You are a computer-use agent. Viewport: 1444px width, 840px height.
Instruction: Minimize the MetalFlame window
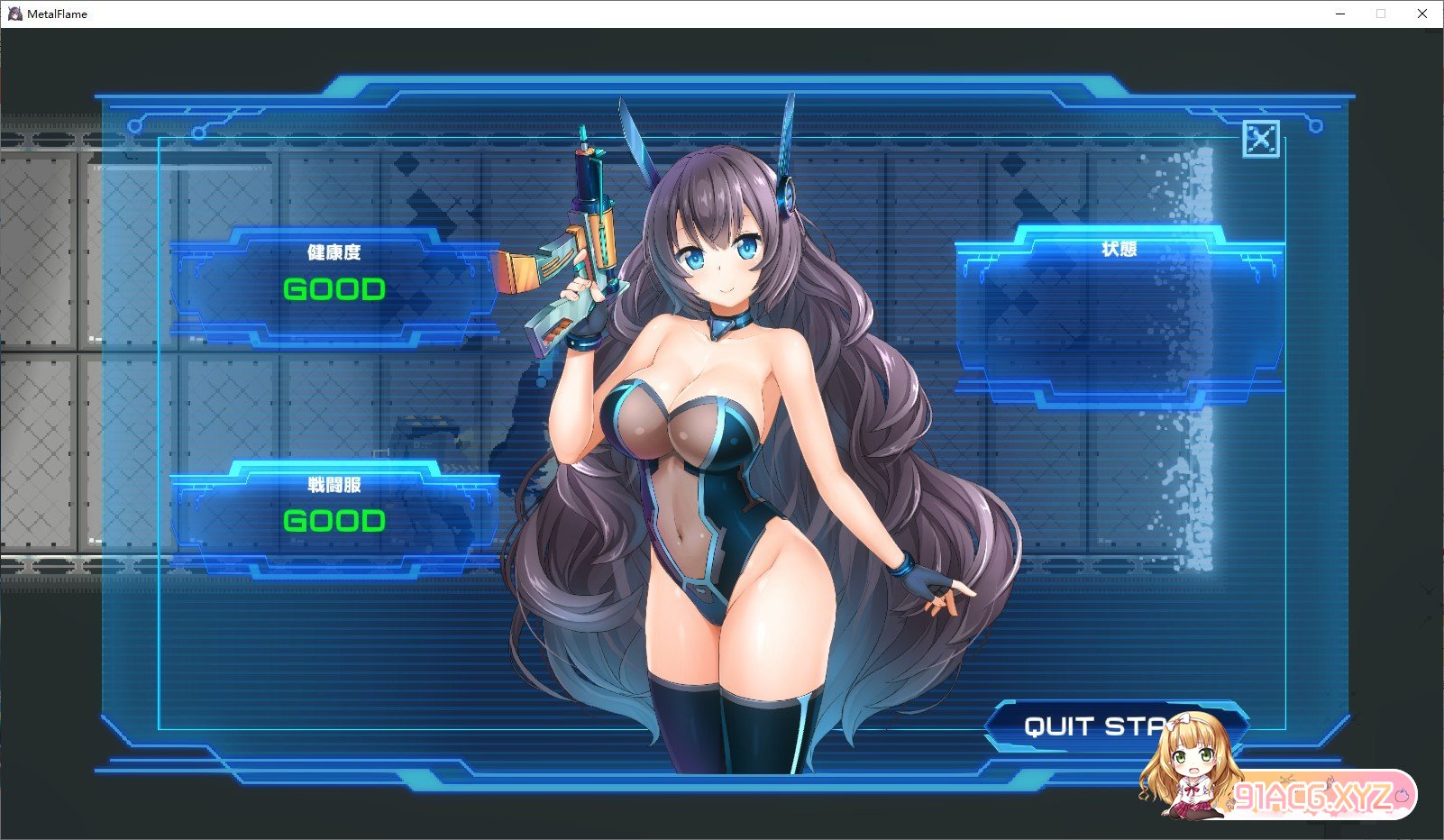click(1339, 14)
